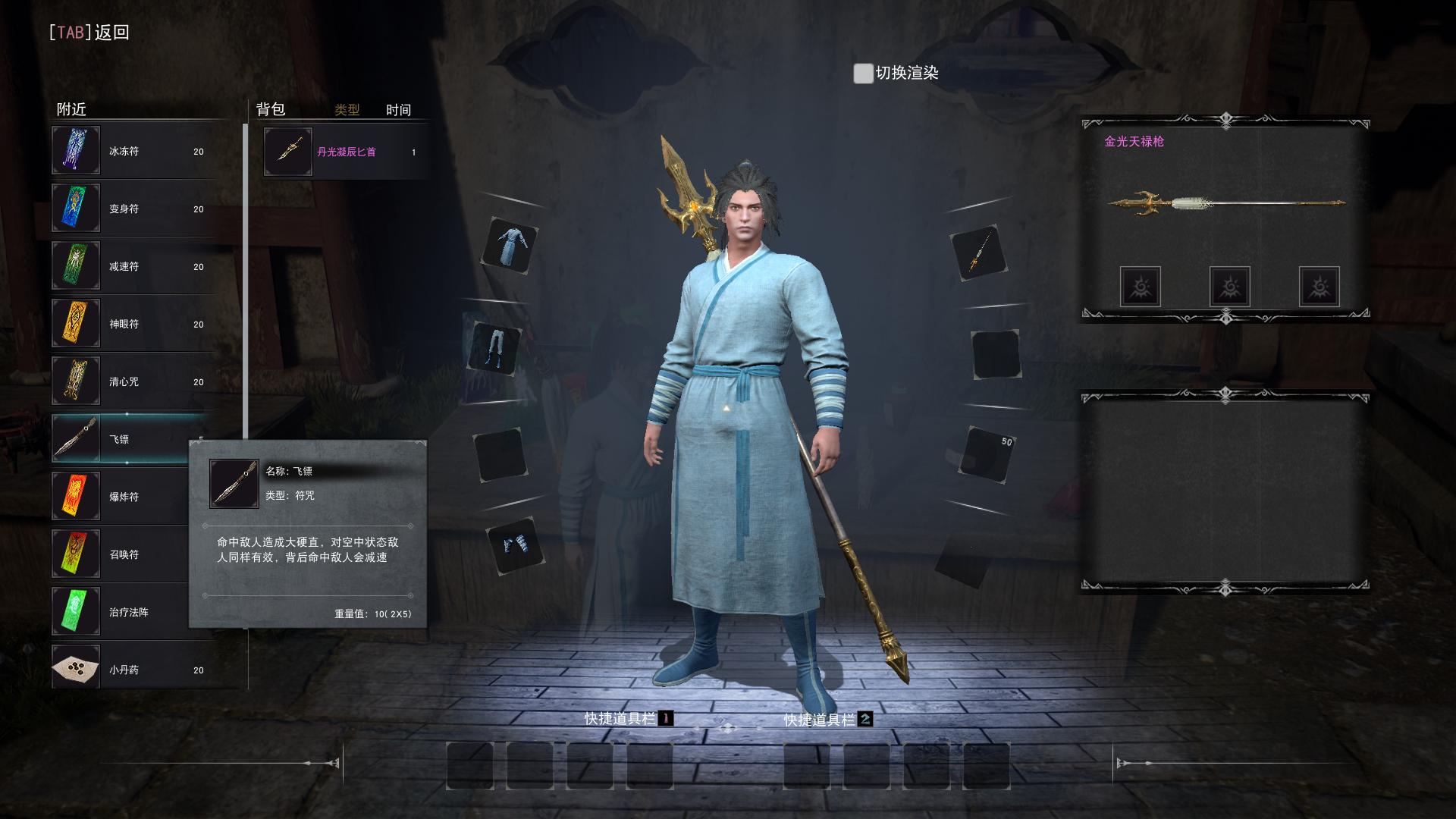
Task: Choose the 治疗法阵 green talisman icon
Action: click(x=76, y=612)
